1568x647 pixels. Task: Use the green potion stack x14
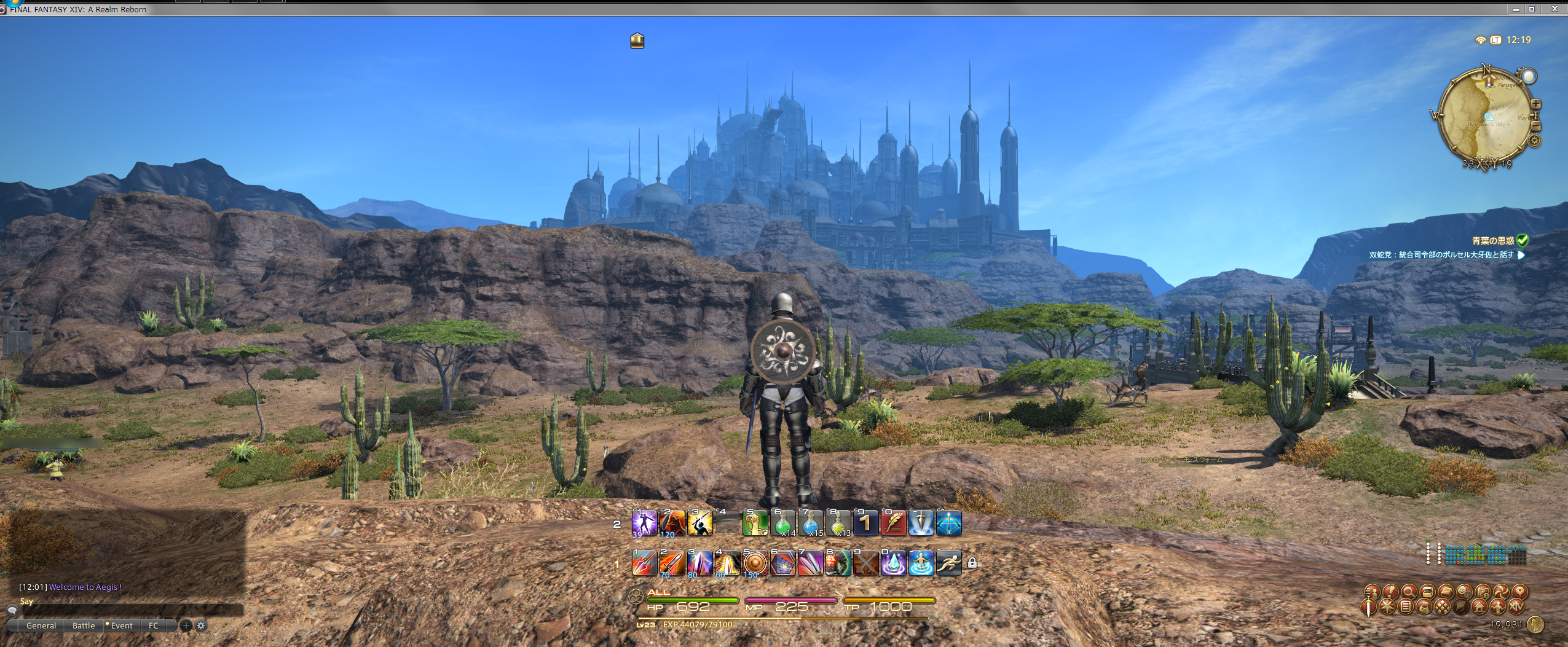[x=782, y=523]
